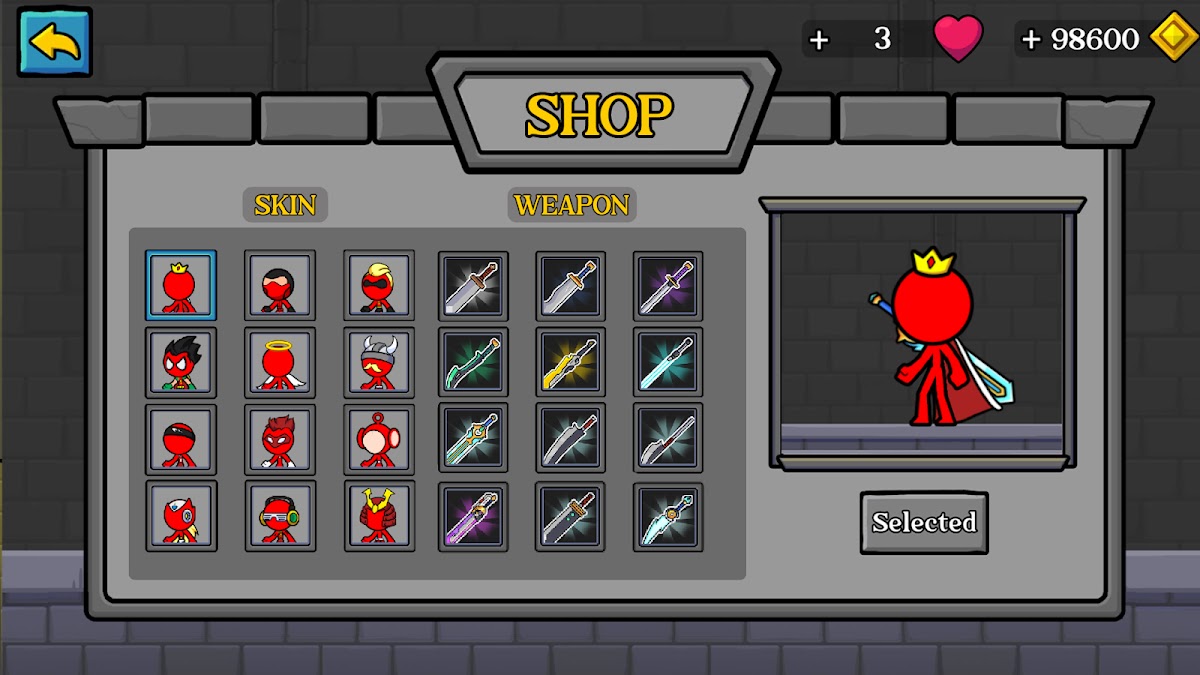Select the spiky black hair hero skin
This screenshot has width=1200, height=675.
[x=180, y=362]
